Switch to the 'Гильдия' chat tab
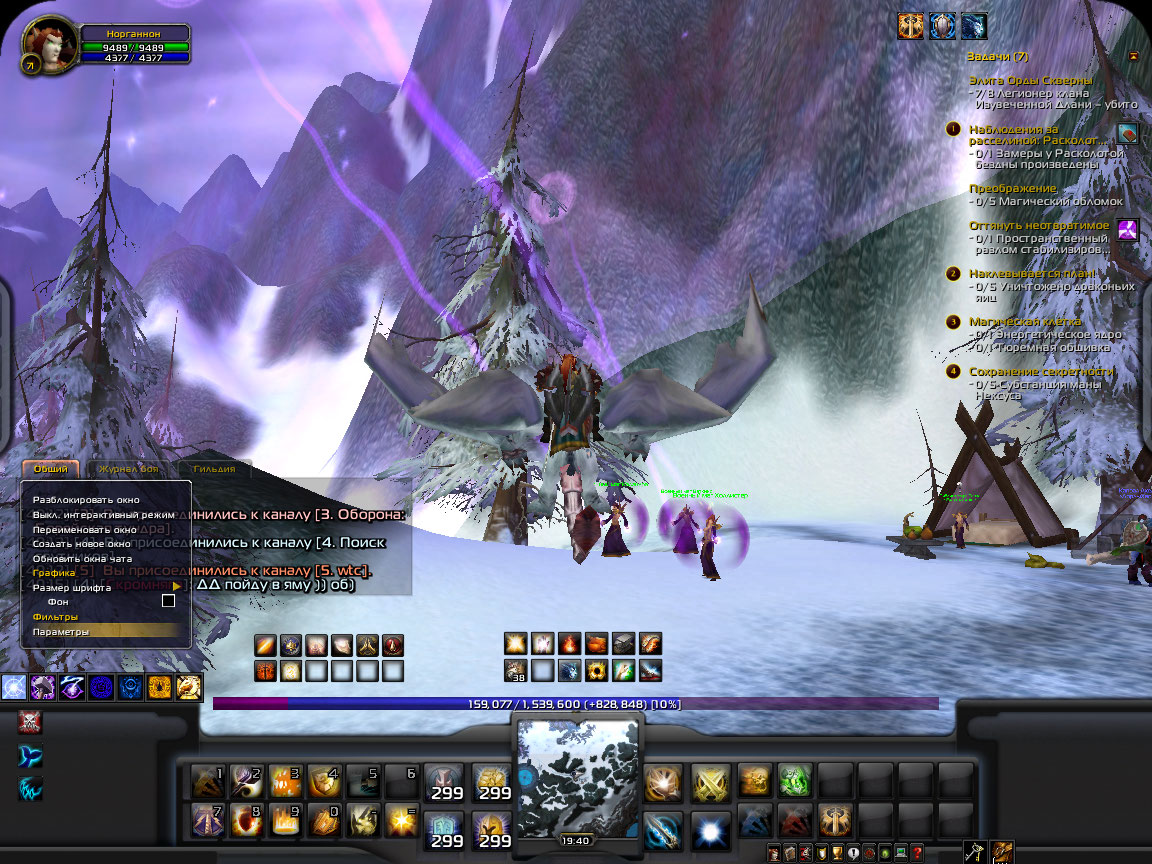 tap(213, 469)
